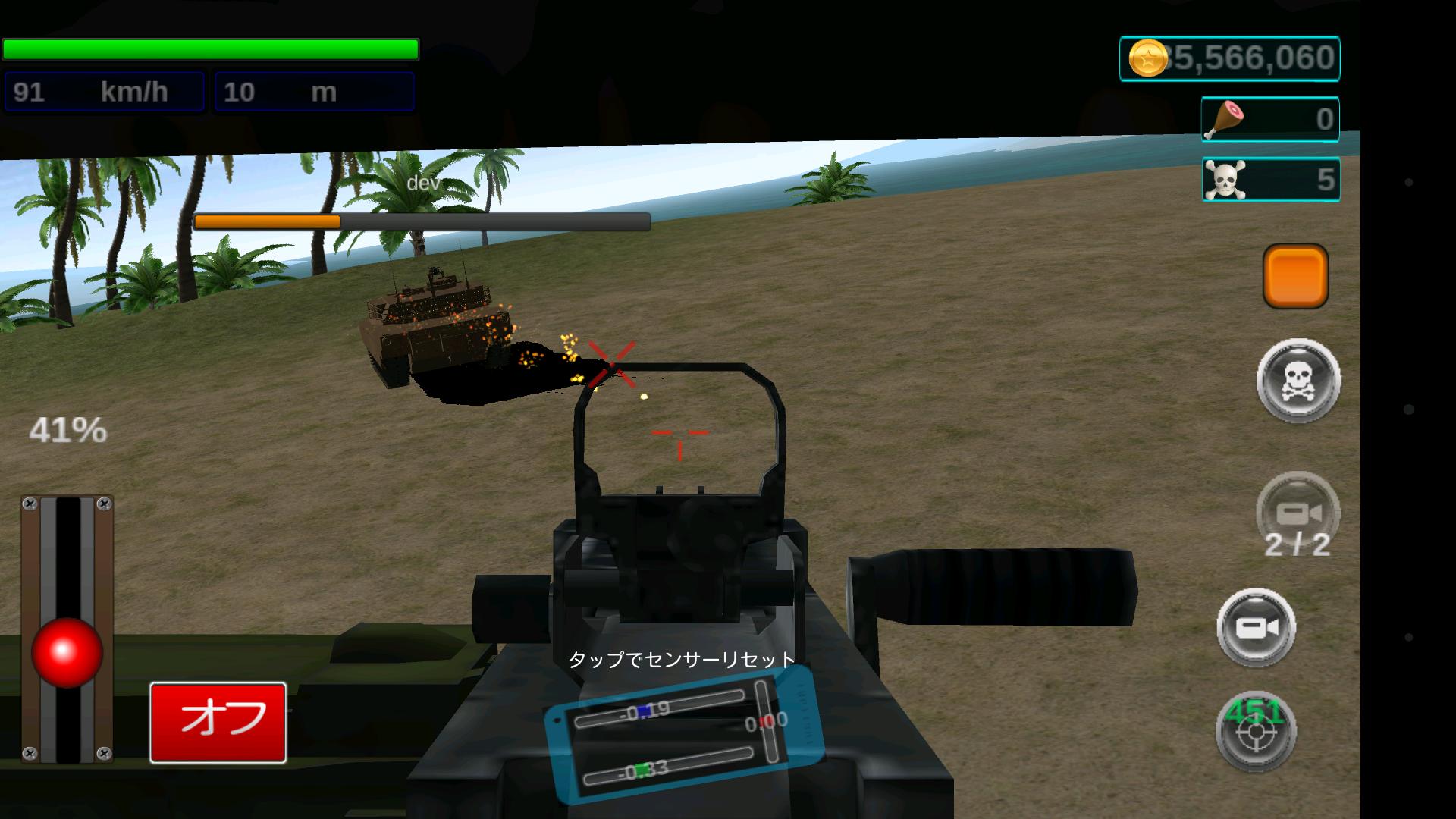This screenshot has height=819, width=1456.
Task: Open the speed readout showing 91 km/h
Action: 104,90
